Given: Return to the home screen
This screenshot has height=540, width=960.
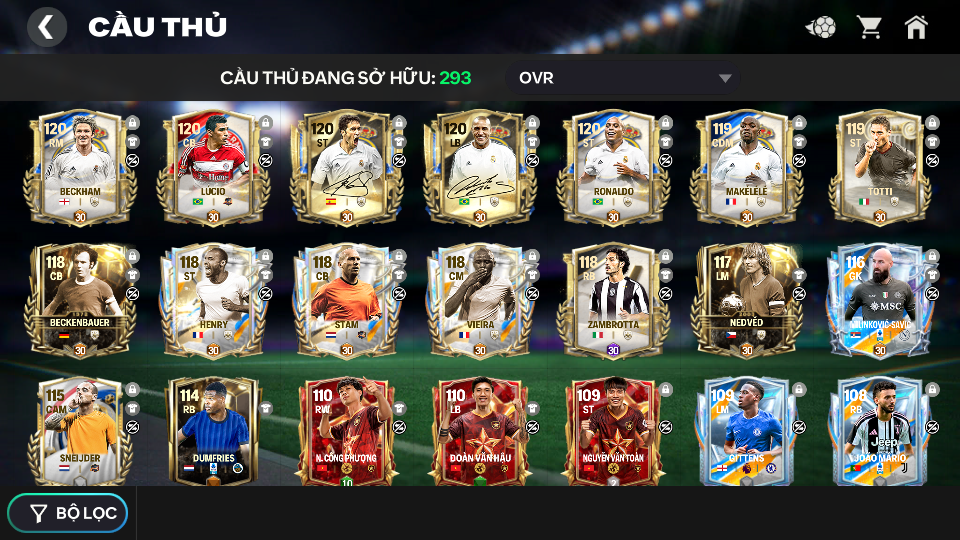Looking at the screenshot, I should (916, 27).
